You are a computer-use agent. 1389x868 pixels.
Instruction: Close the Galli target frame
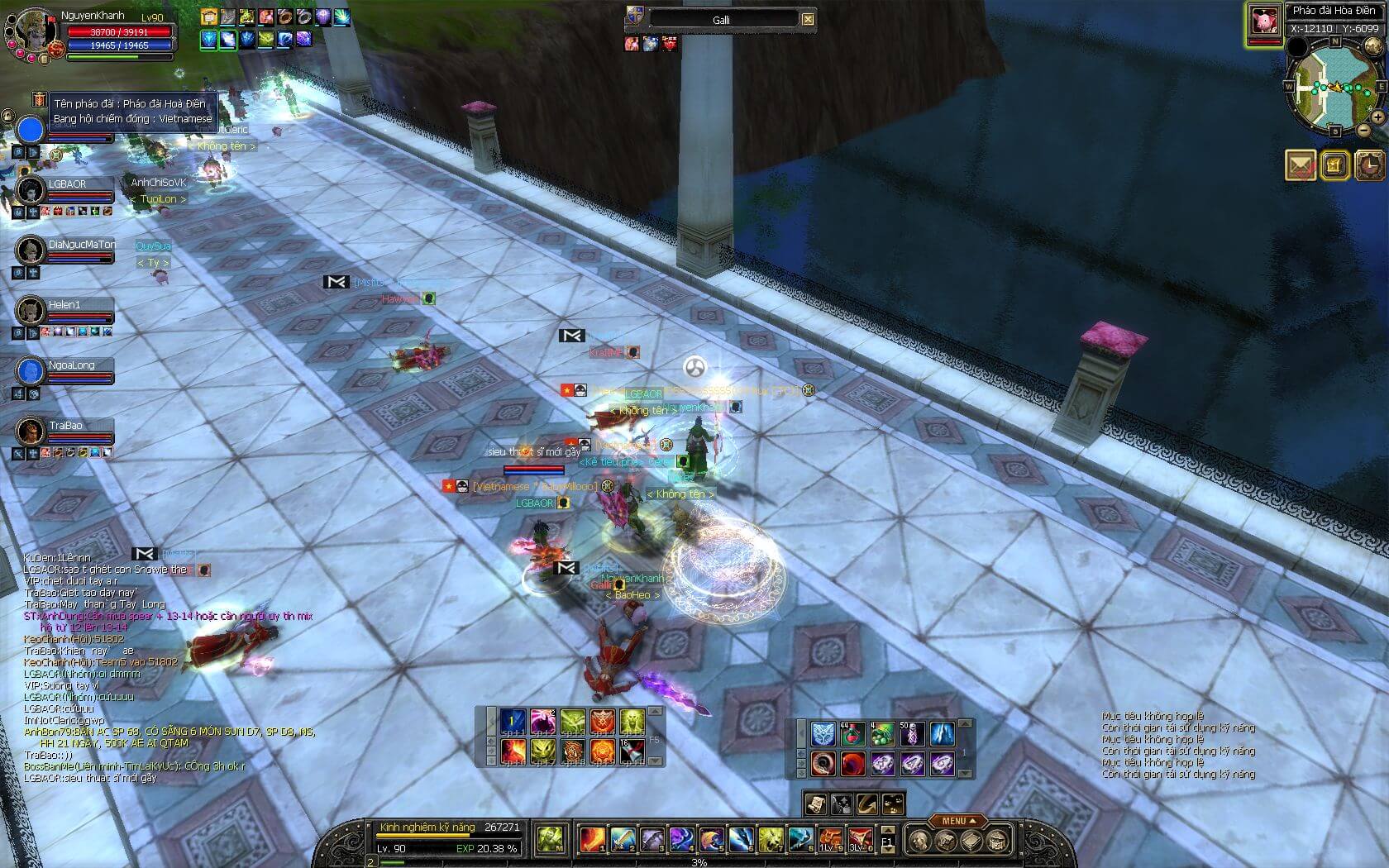pyautogui.click(x=808, y=19)
